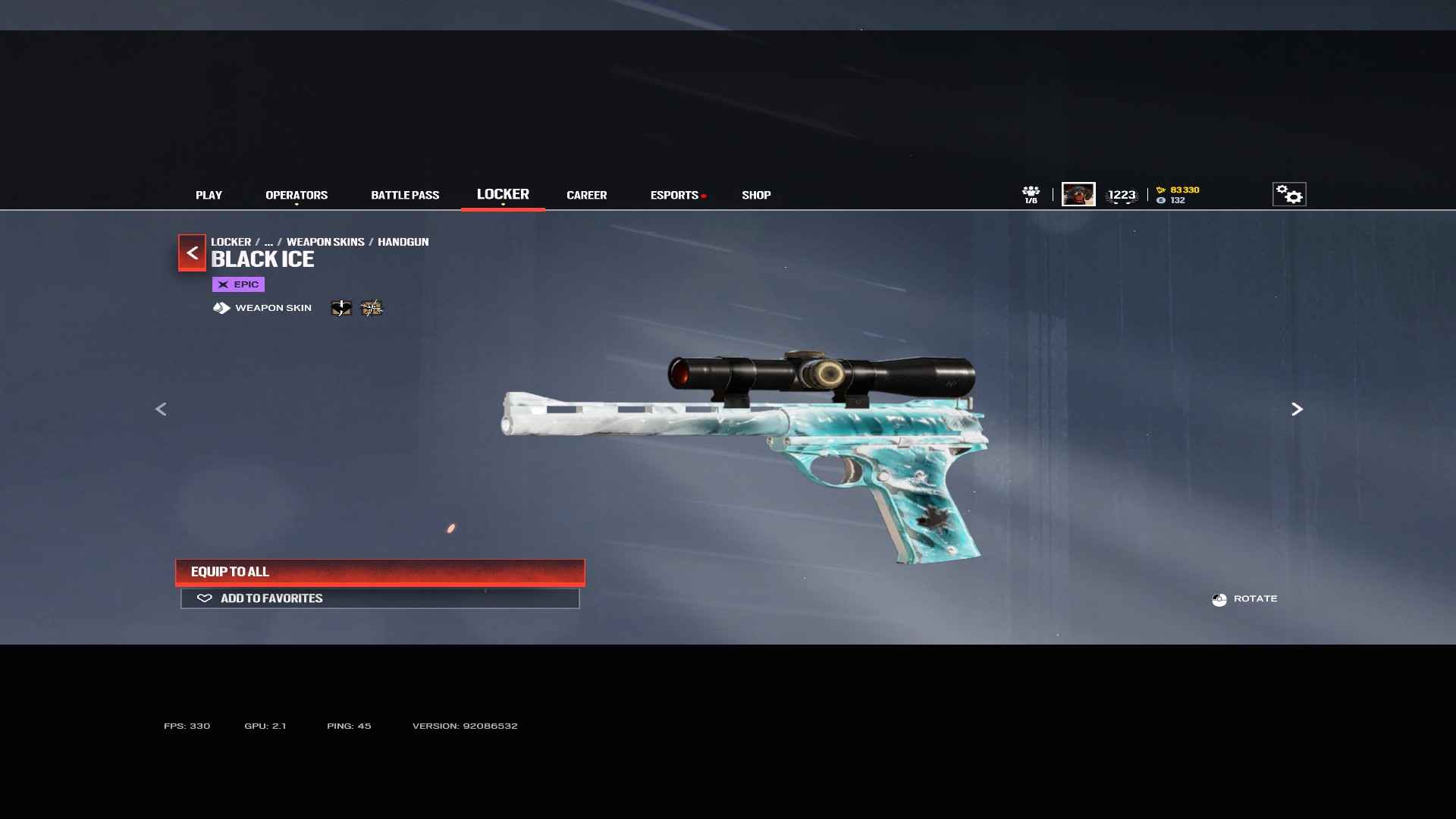
Task: Go to Locker in the breadcrumb
Action: tap(231, 242)
